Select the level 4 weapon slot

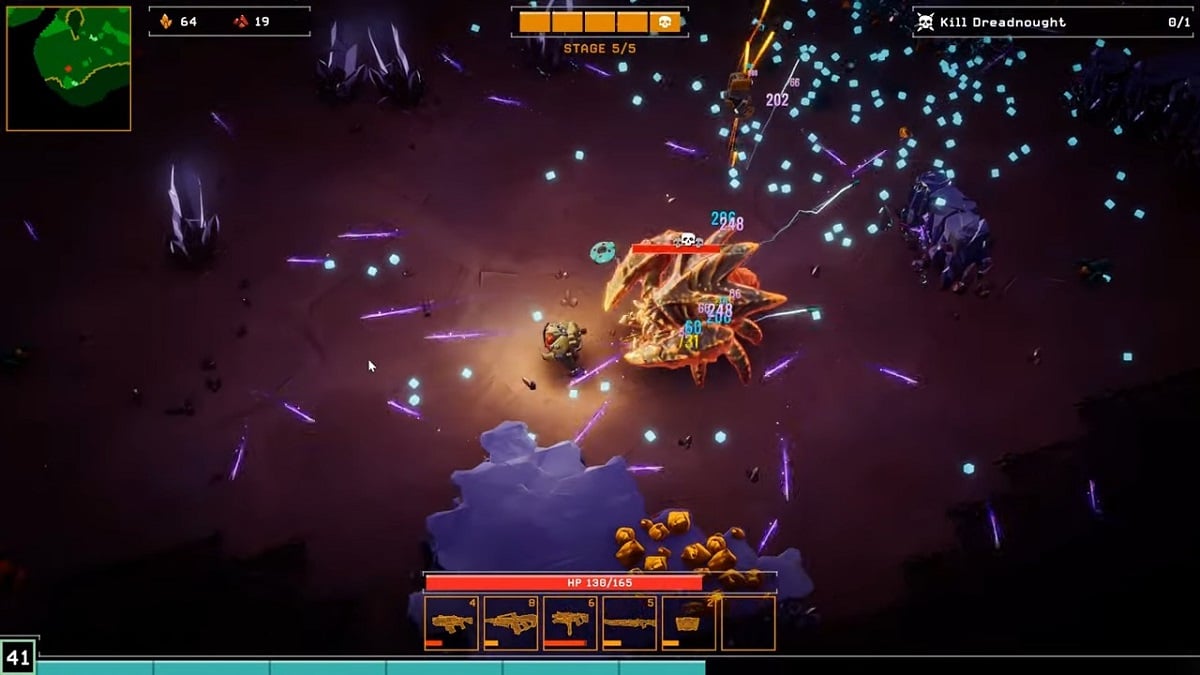(451, 623)
